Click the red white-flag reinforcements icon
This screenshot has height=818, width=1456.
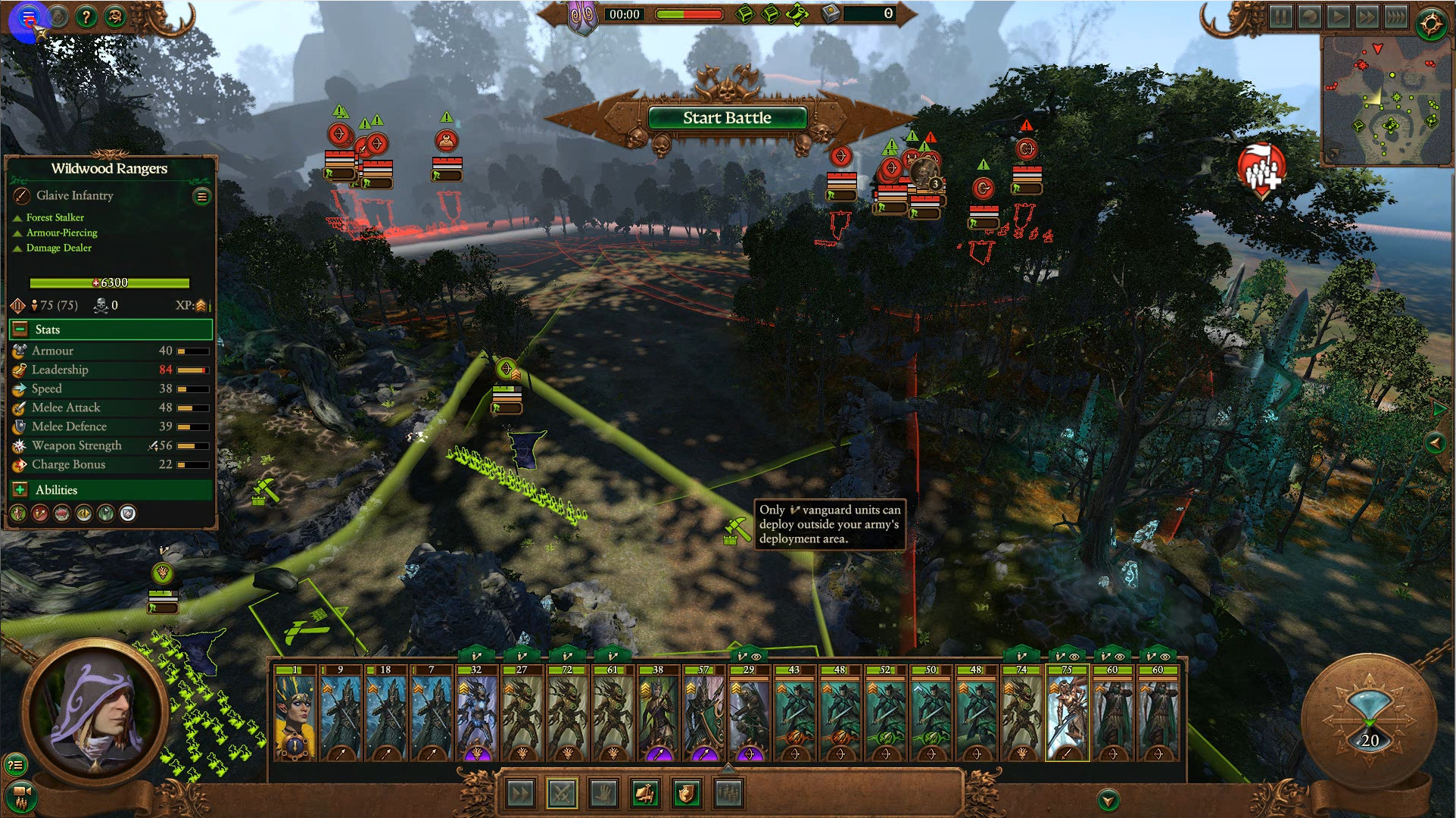[x=1260, y=171]
